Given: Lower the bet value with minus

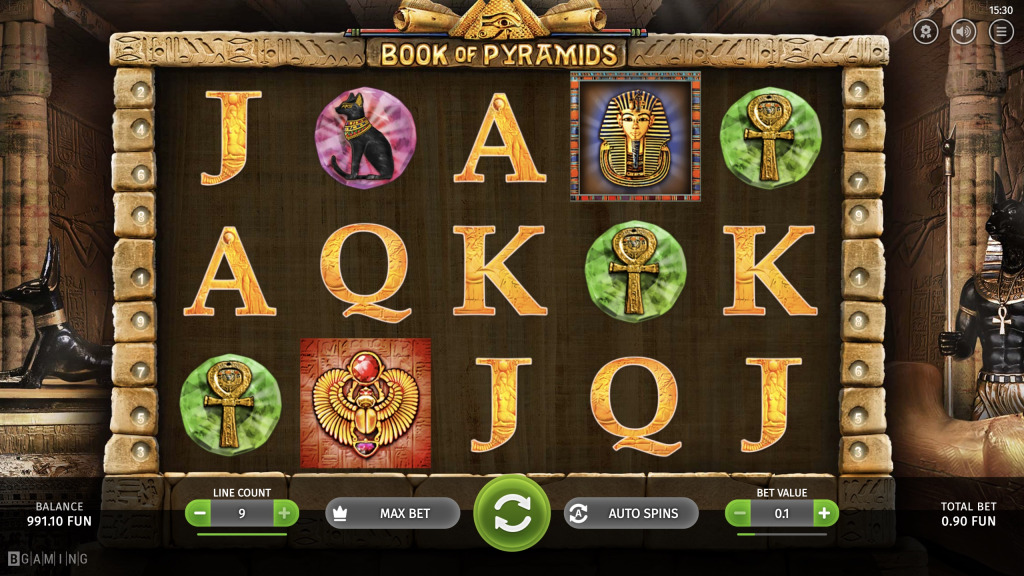Looking at the screenshot, I should pyautogui.click(x=739, y=513).
